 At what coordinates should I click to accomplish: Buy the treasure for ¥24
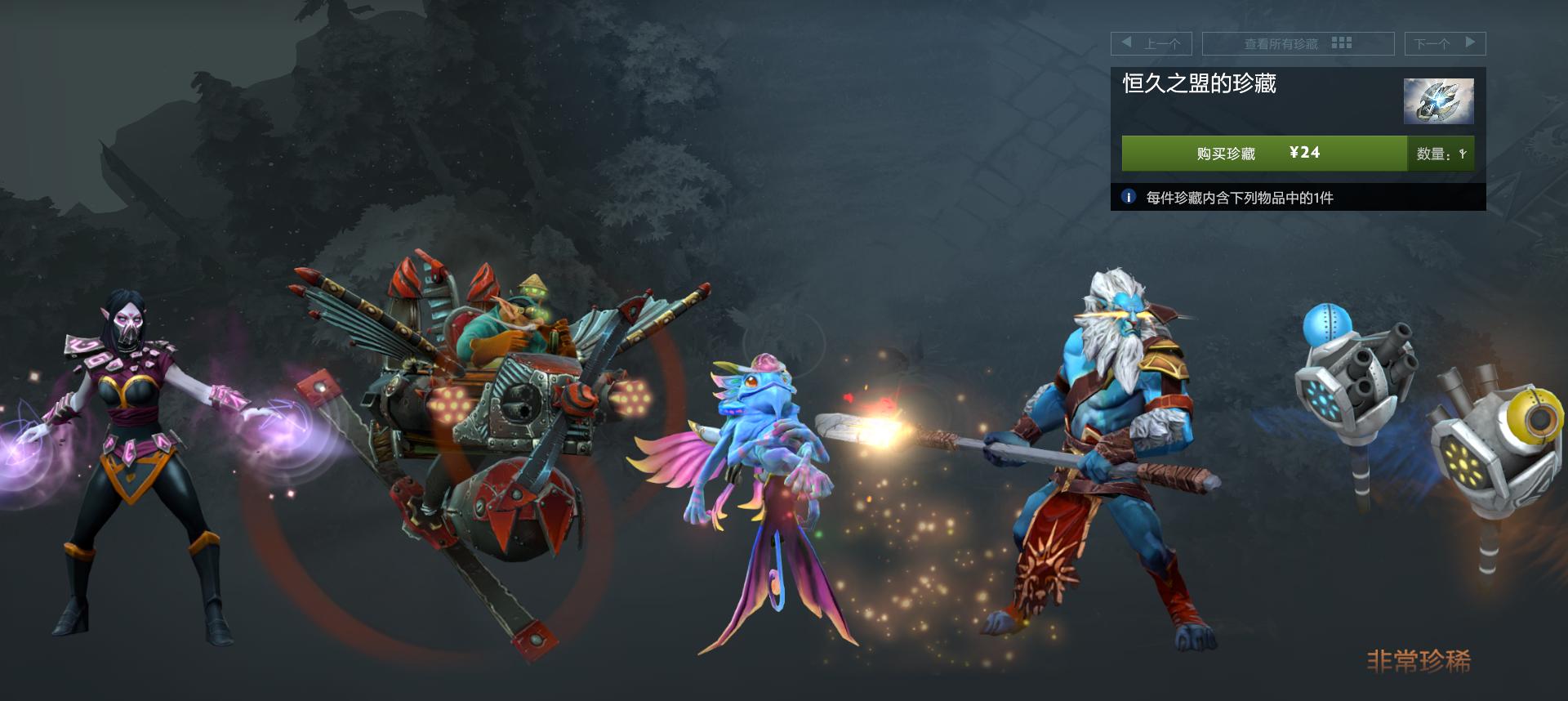click(1263, 154)
